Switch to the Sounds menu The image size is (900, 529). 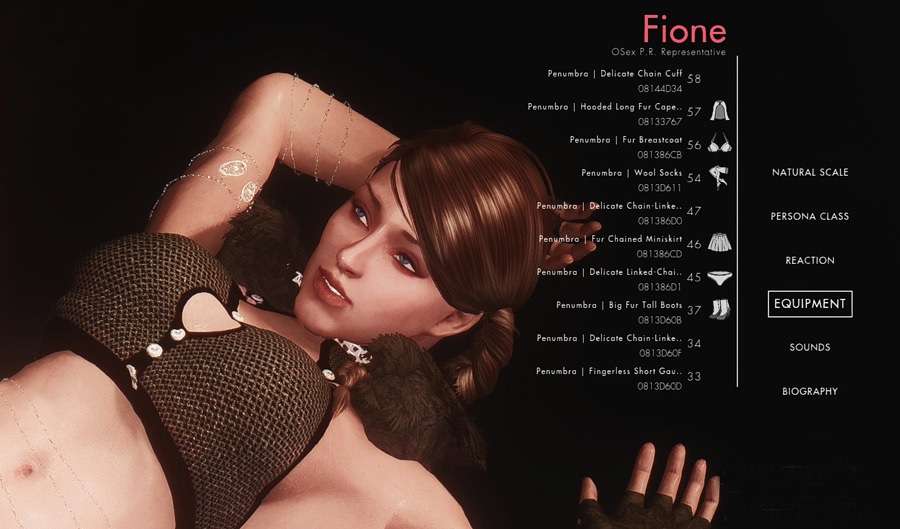click(x=809, y=348)
